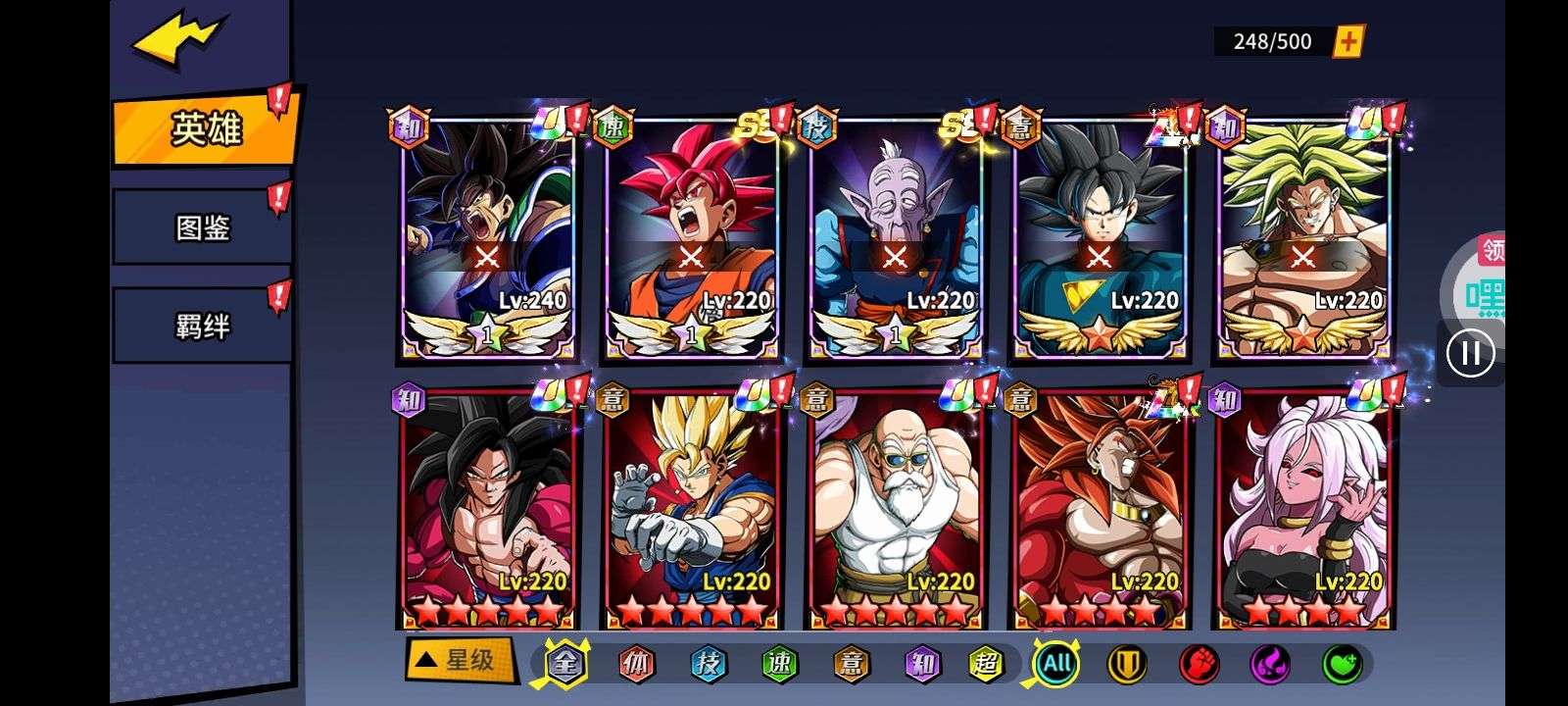Image resolution: width=1568 pixels, height=706 pixels.
Task: Filter by the red fist role
Action: point(1199,664)
